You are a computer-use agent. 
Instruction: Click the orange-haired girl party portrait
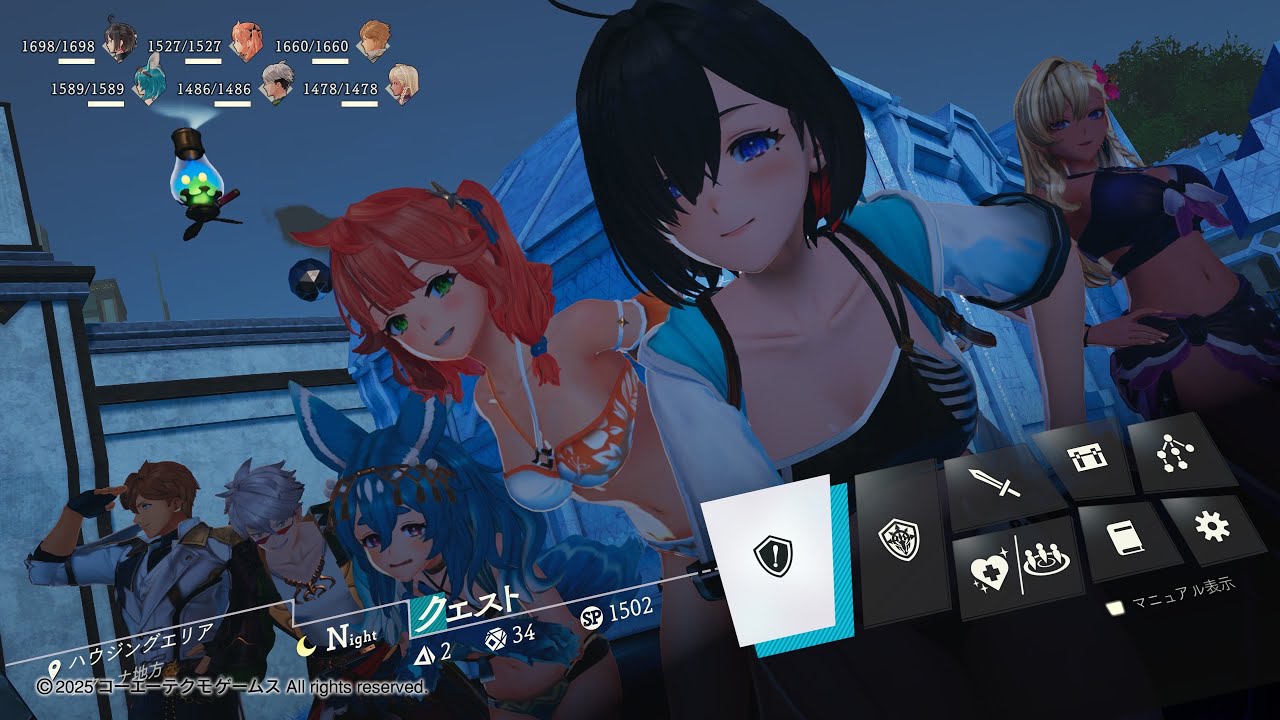[246, 40]
